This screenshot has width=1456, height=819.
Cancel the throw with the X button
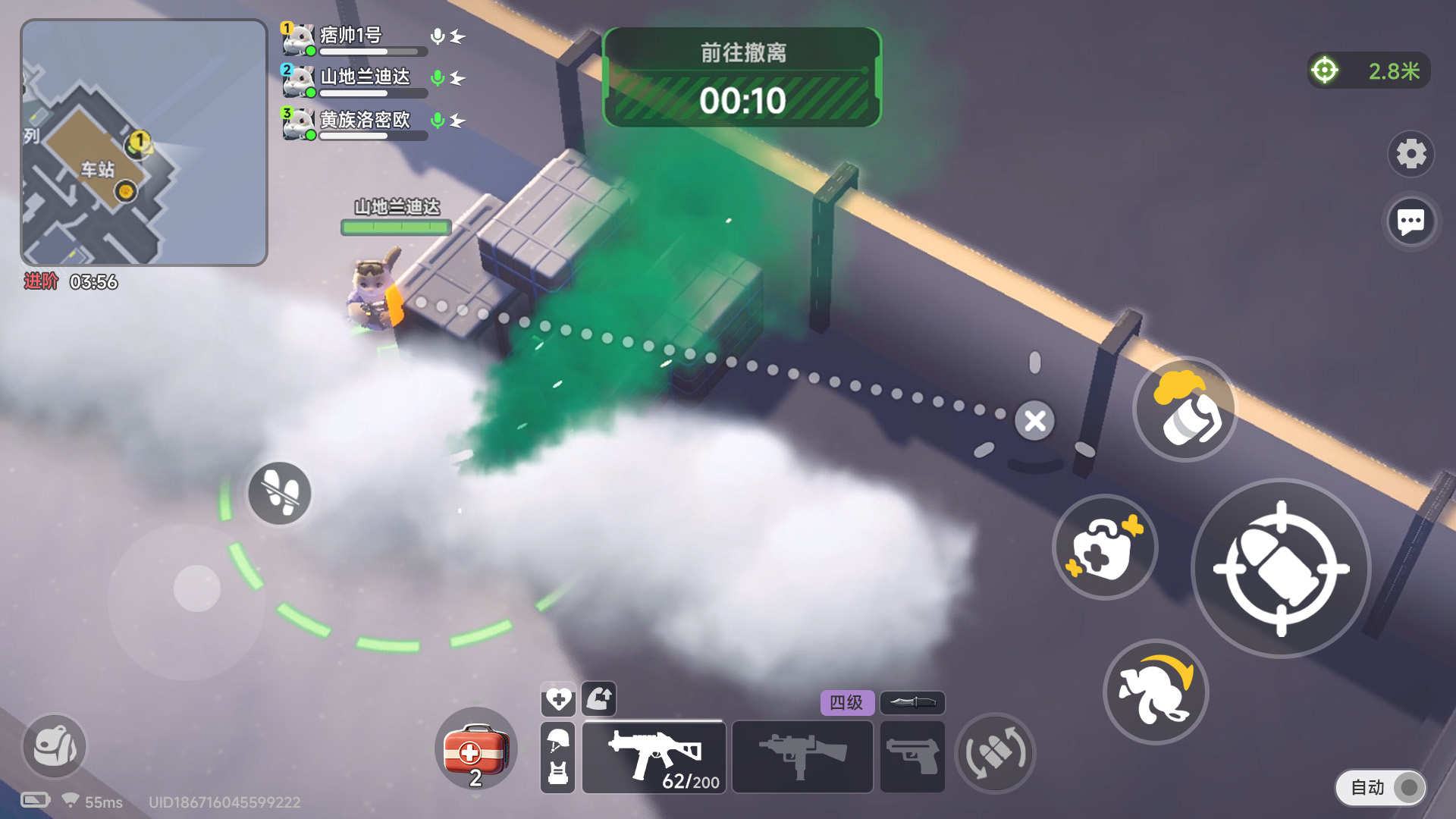1035,421
